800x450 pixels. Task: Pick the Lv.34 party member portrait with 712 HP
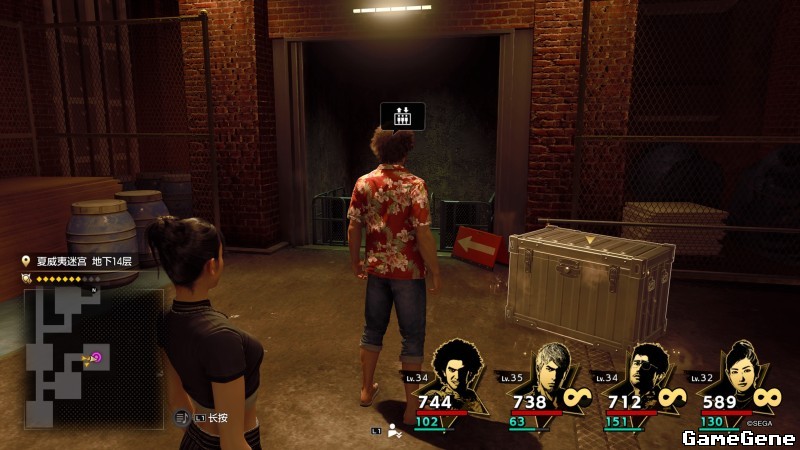click(646, 372)
